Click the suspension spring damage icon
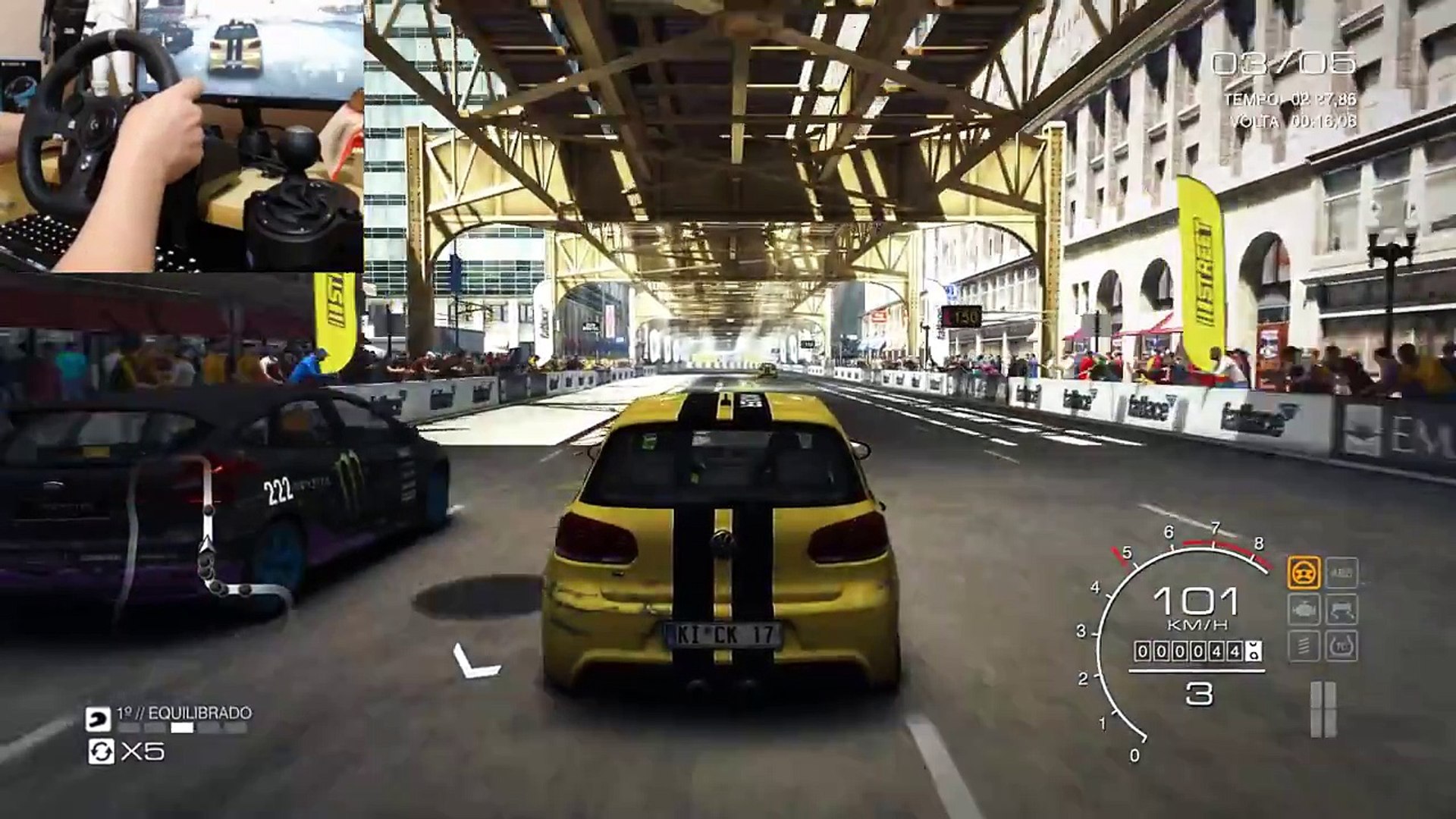 click(x=1304, y=646)
